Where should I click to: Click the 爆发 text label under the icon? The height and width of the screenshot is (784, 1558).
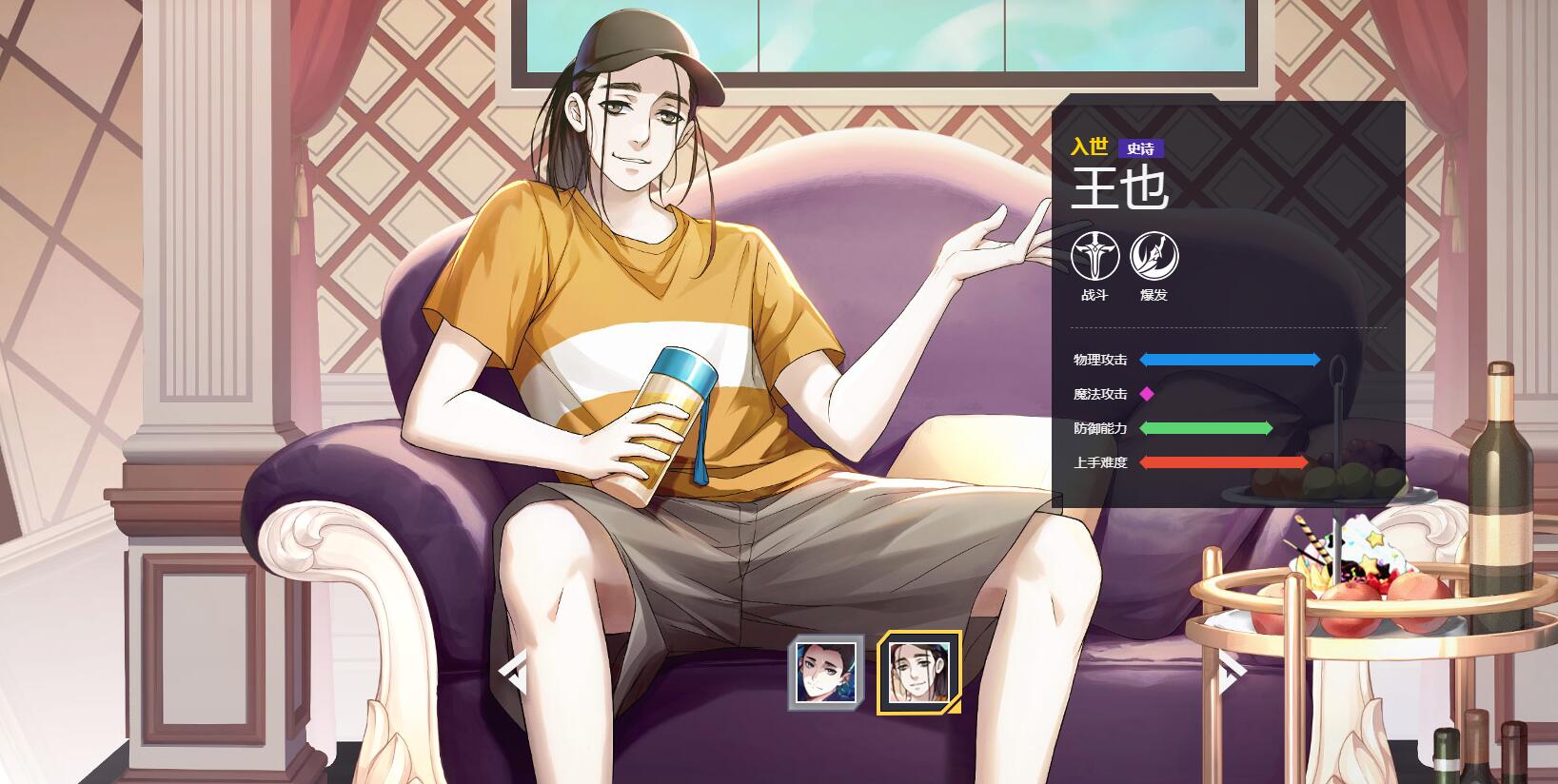tap(1153, 295)
